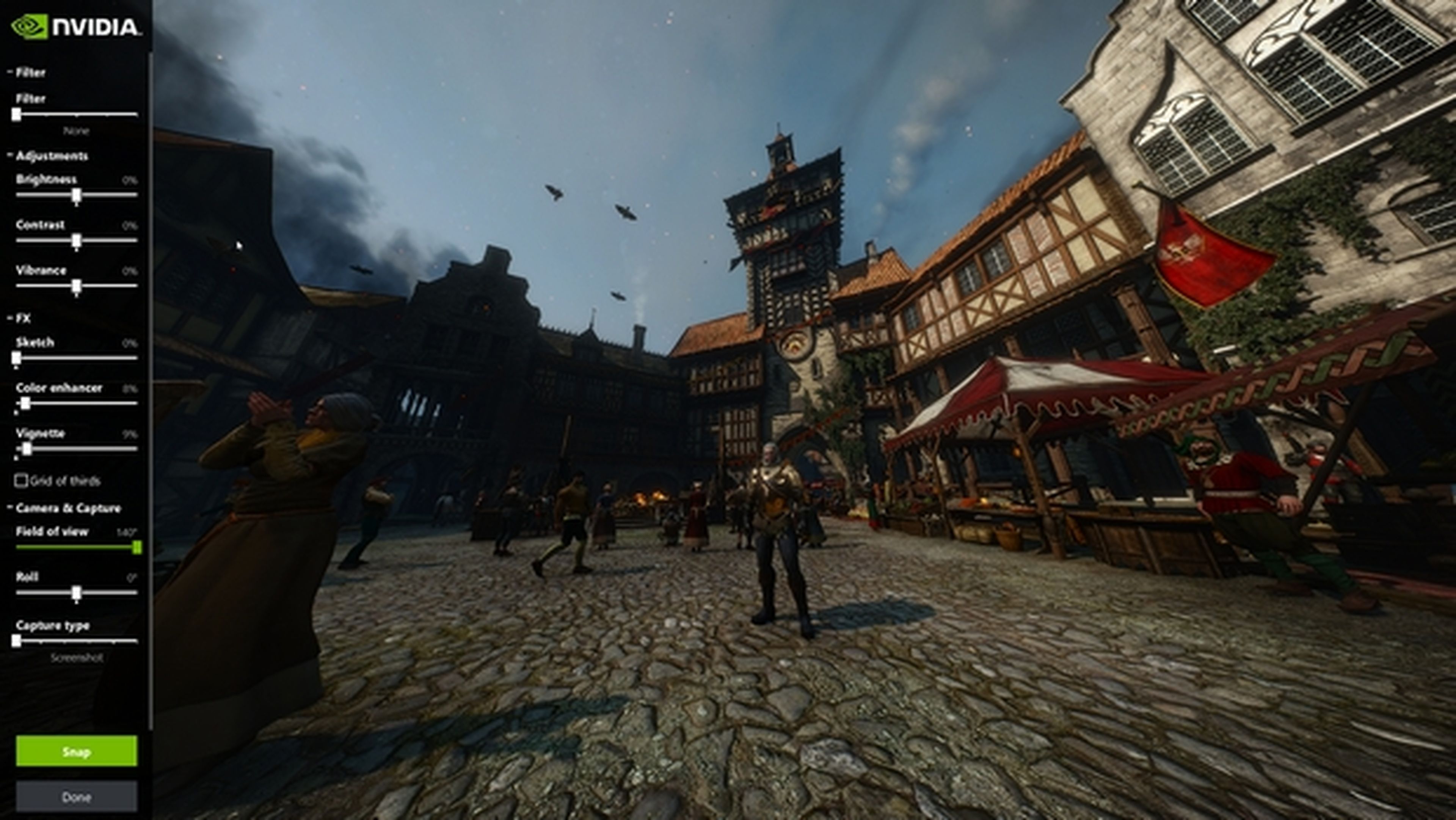The image size is (1456, 820).
Task: Click the Field of view slider handle
Action: click(136, 547)
